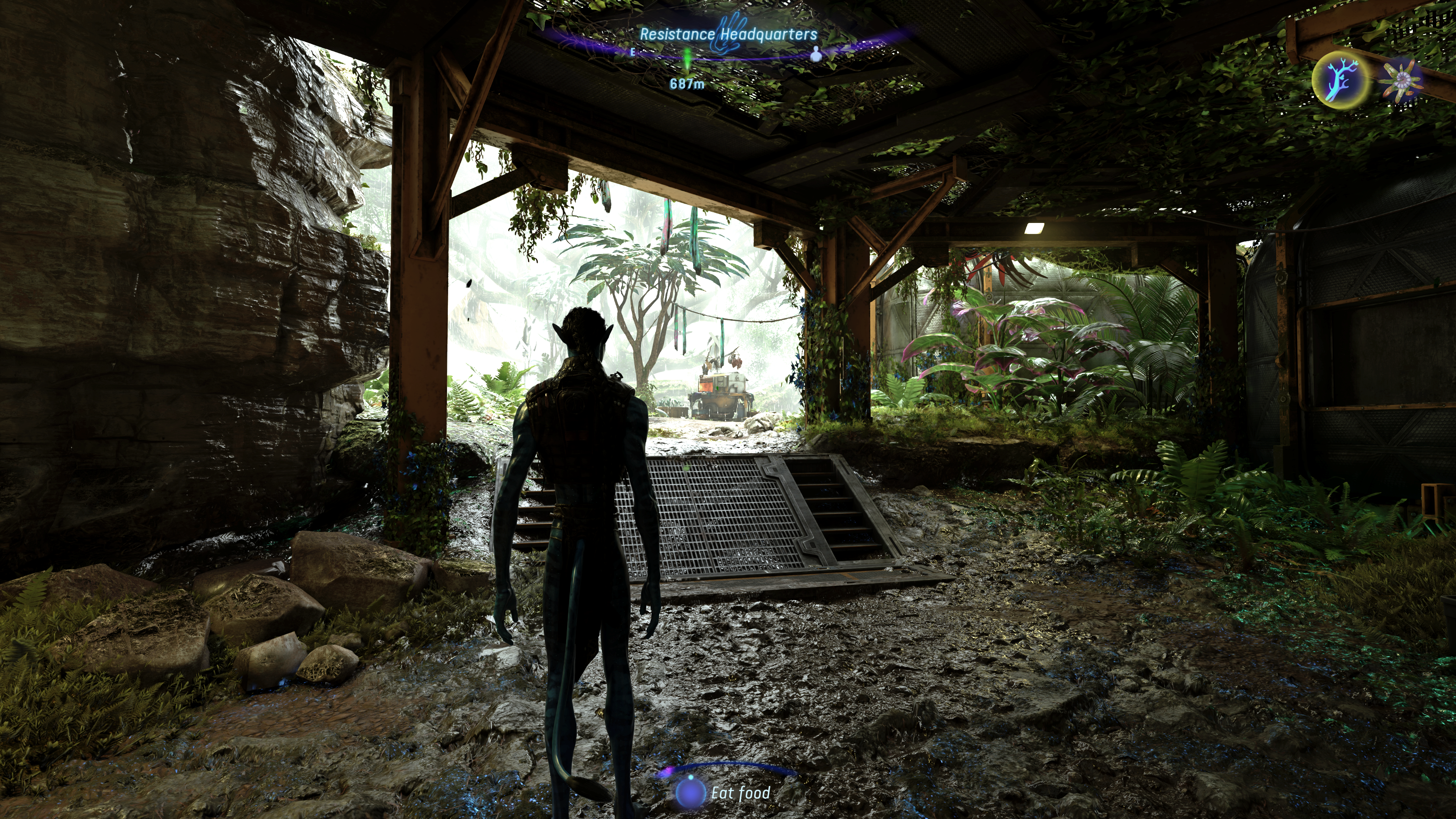Image resolution: width=1456 pixels, height=819 pixels.
Task: Click the Resistance Headquarters location title
Action: (x=728, y=35)
